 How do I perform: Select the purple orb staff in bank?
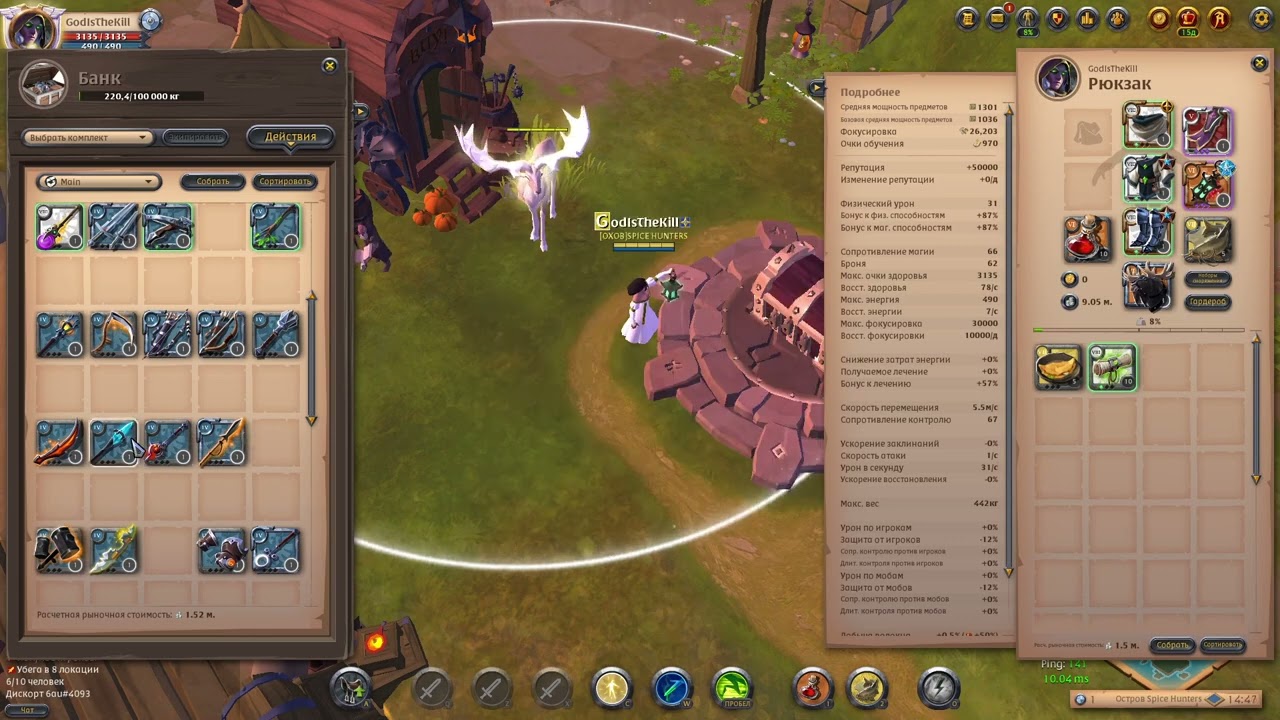[x=60, y=227]
